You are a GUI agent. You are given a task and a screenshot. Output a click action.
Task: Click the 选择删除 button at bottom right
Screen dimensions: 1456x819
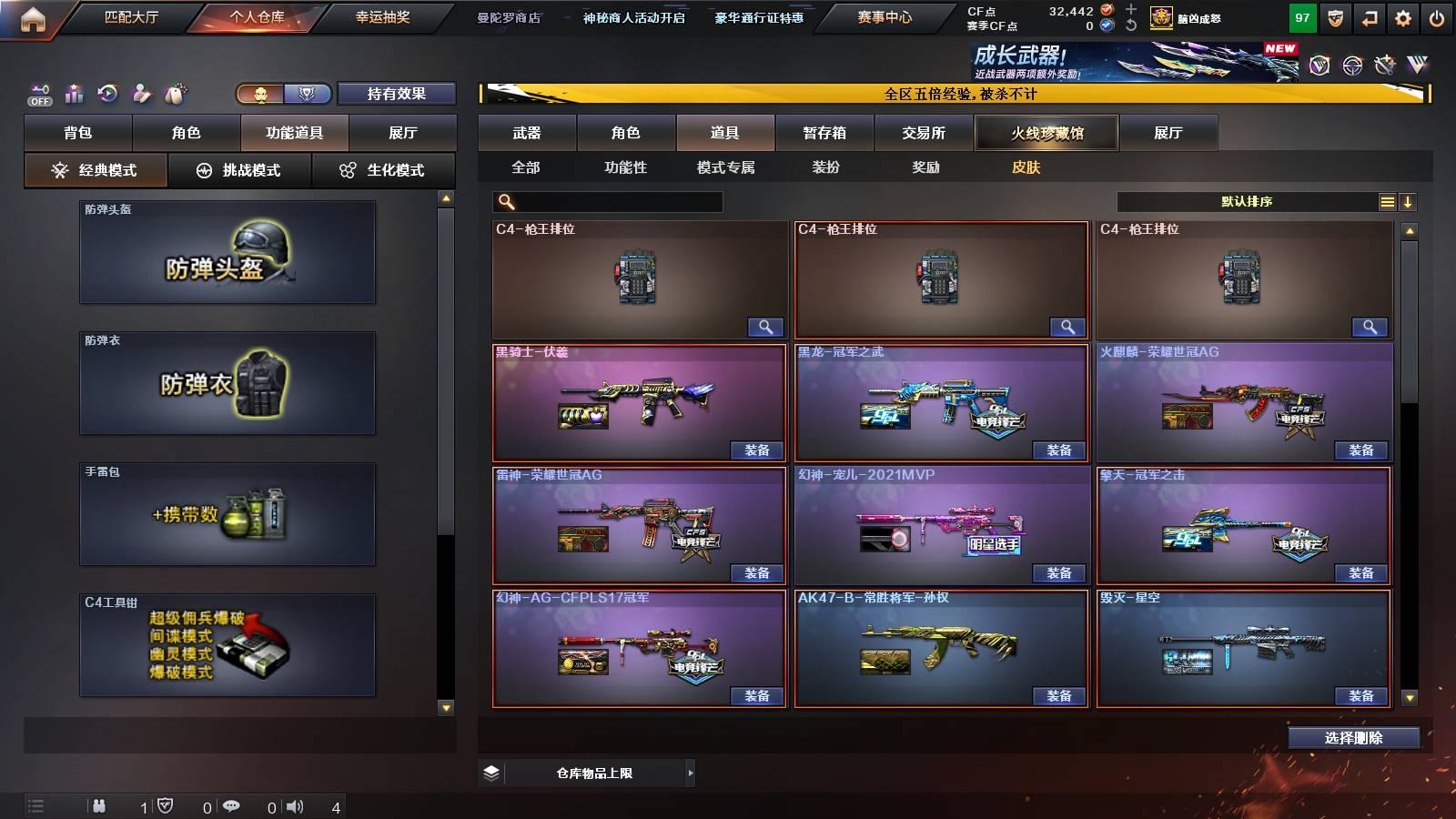pos(1353,738)
